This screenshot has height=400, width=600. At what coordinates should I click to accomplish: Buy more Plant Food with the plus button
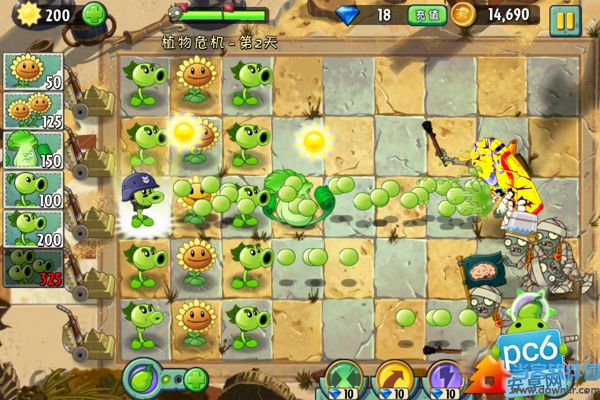(195, 380)
